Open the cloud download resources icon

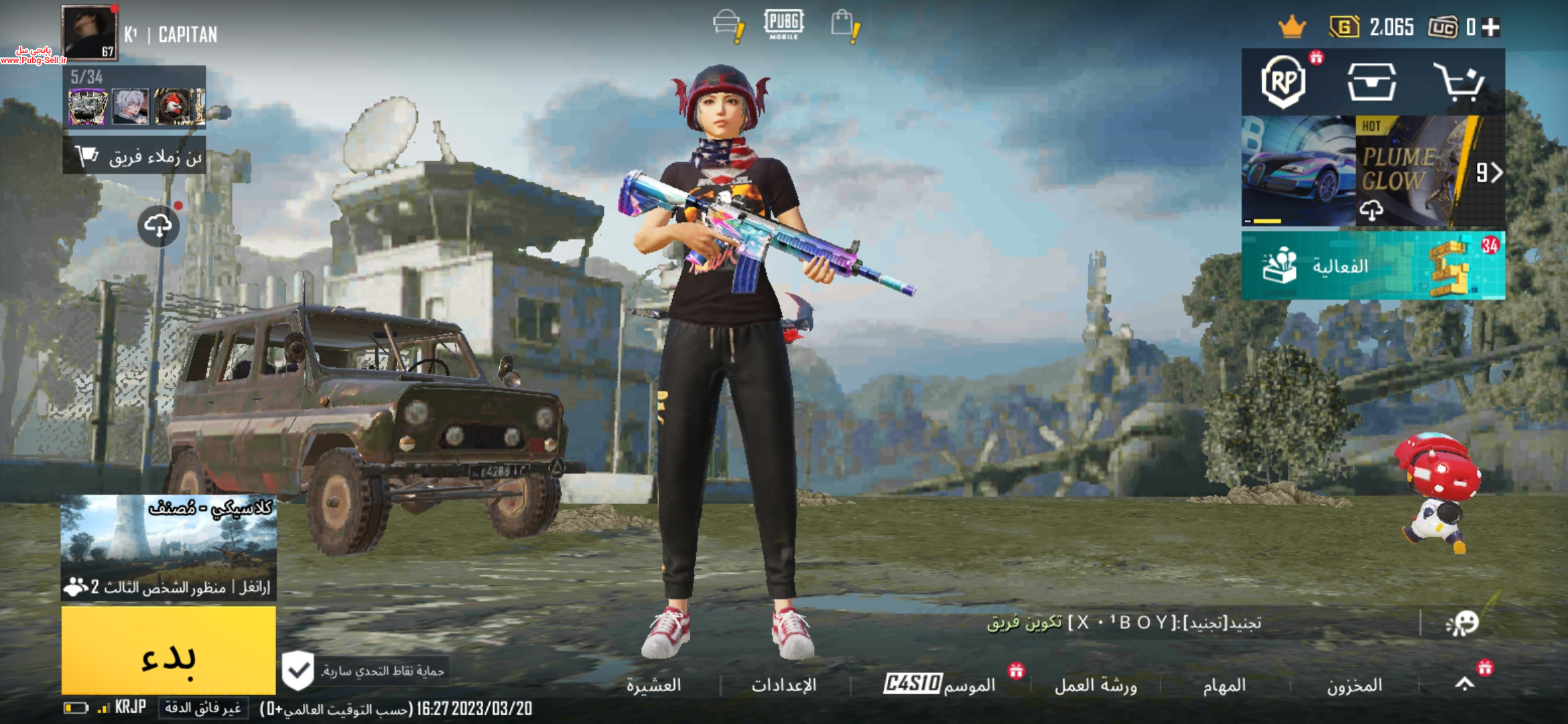click(x=158, y=226)
